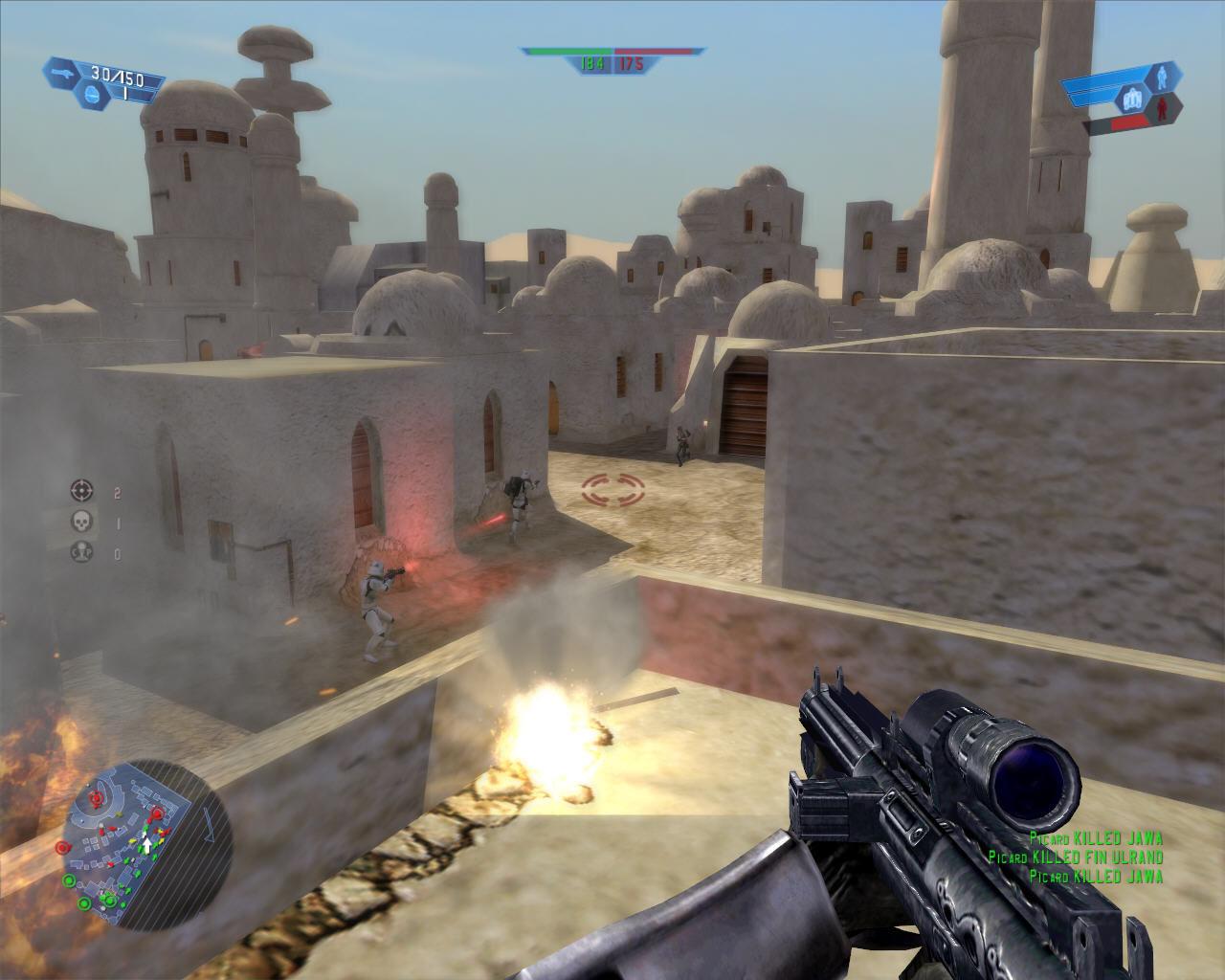Select the blaster rifle weapon icon

63,72
